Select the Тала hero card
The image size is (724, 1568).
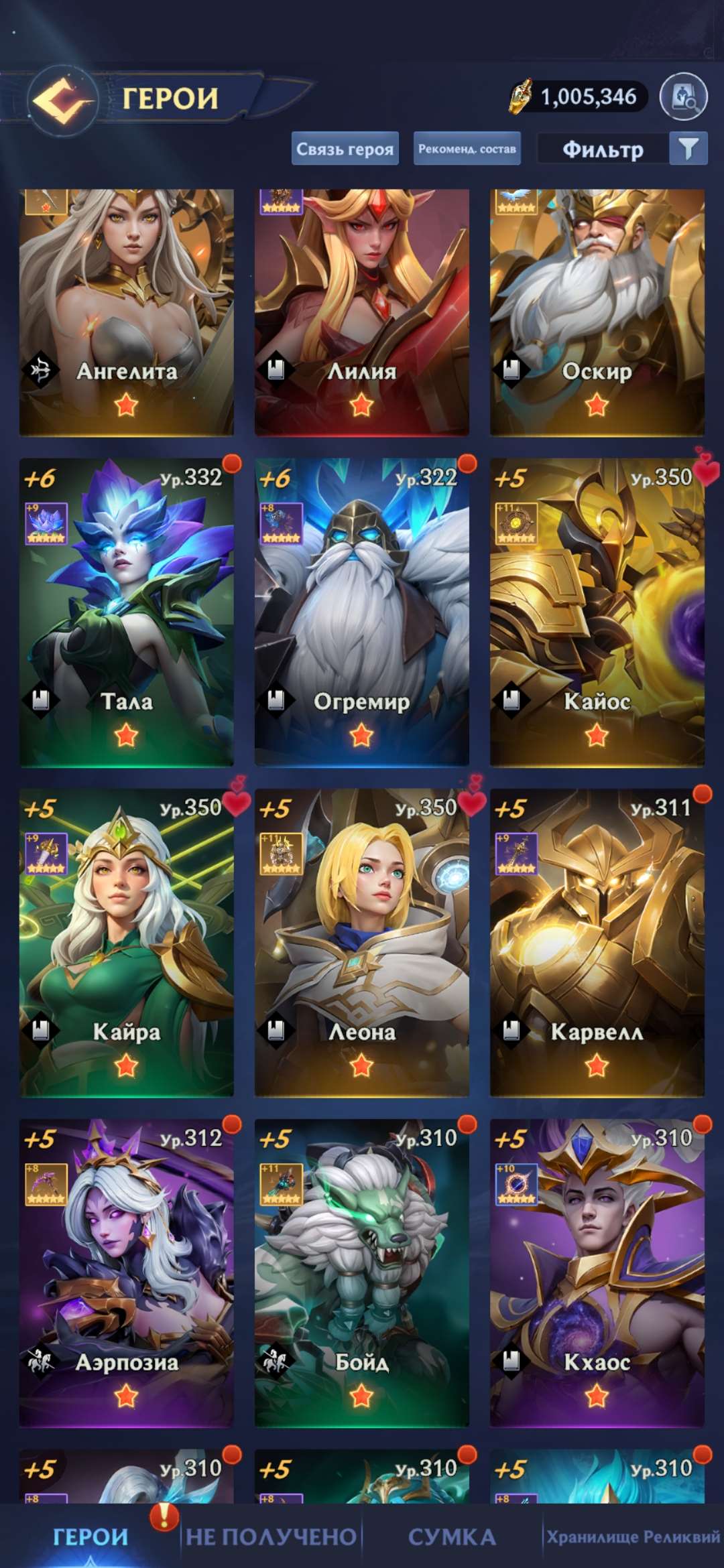127,612
